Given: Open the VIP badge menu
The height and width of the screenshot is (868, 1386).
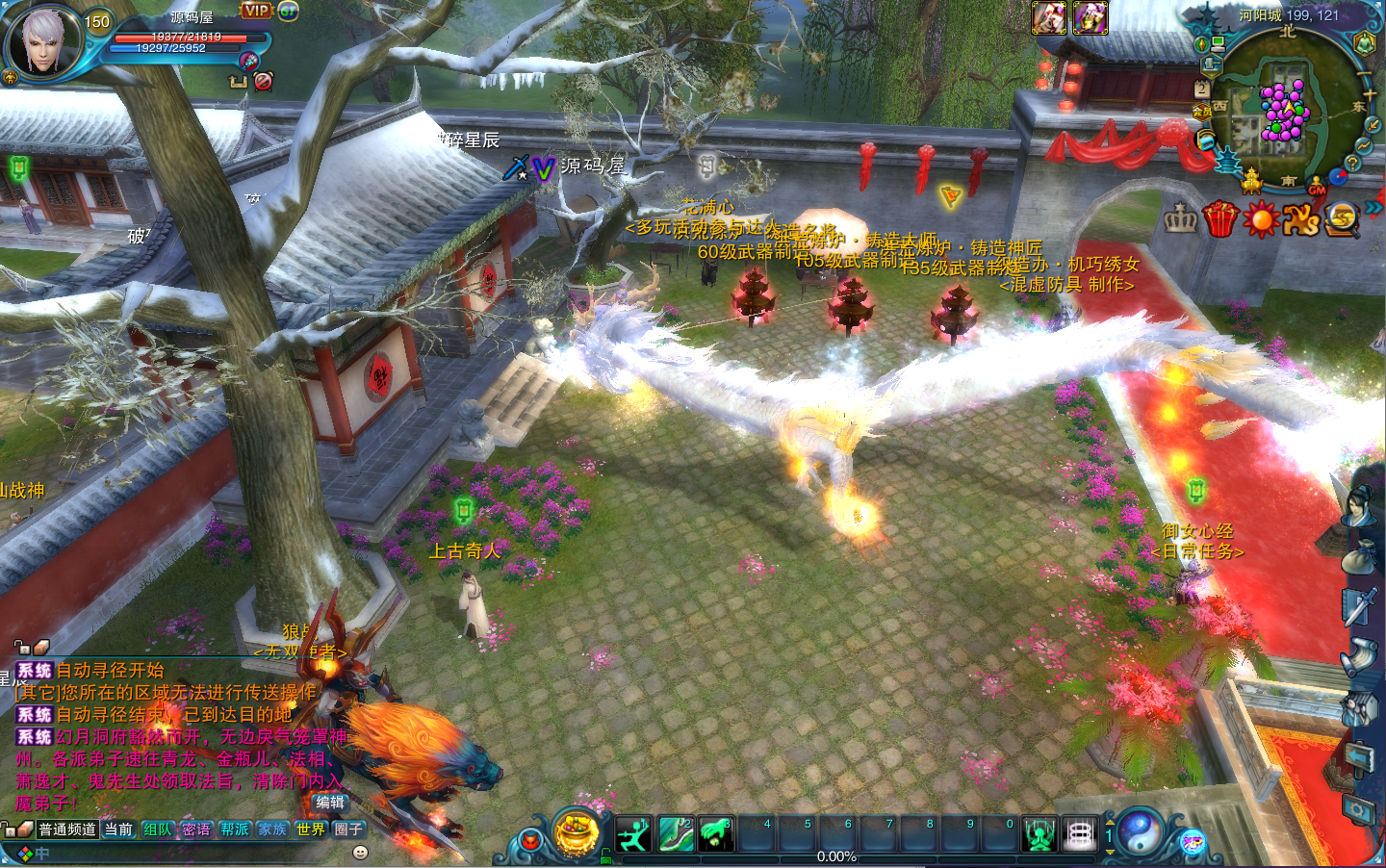Looking at the screenshot, I should [256, 11].
